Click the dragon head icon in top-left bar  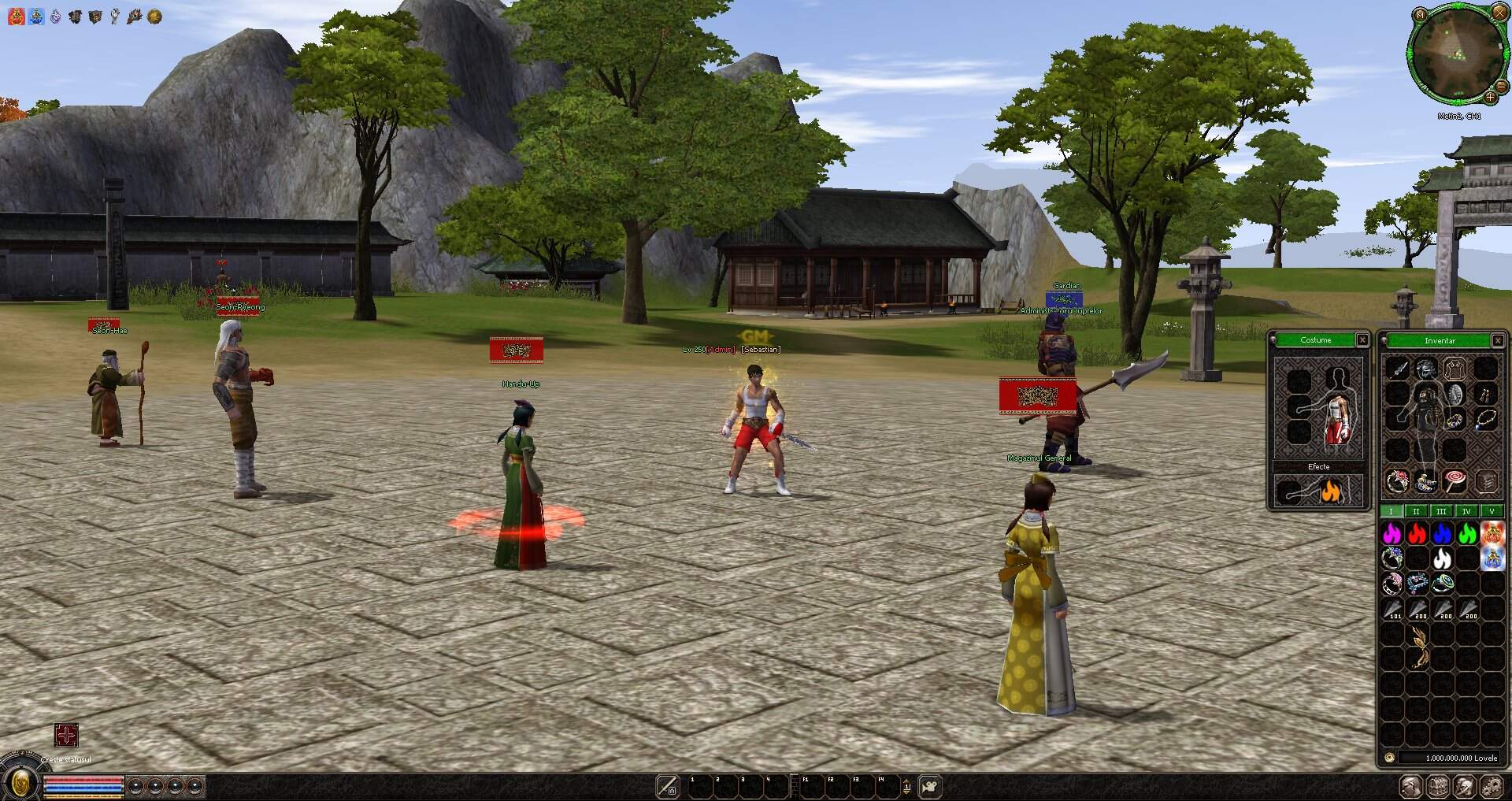pyautogui.click(x=136, y=16)
